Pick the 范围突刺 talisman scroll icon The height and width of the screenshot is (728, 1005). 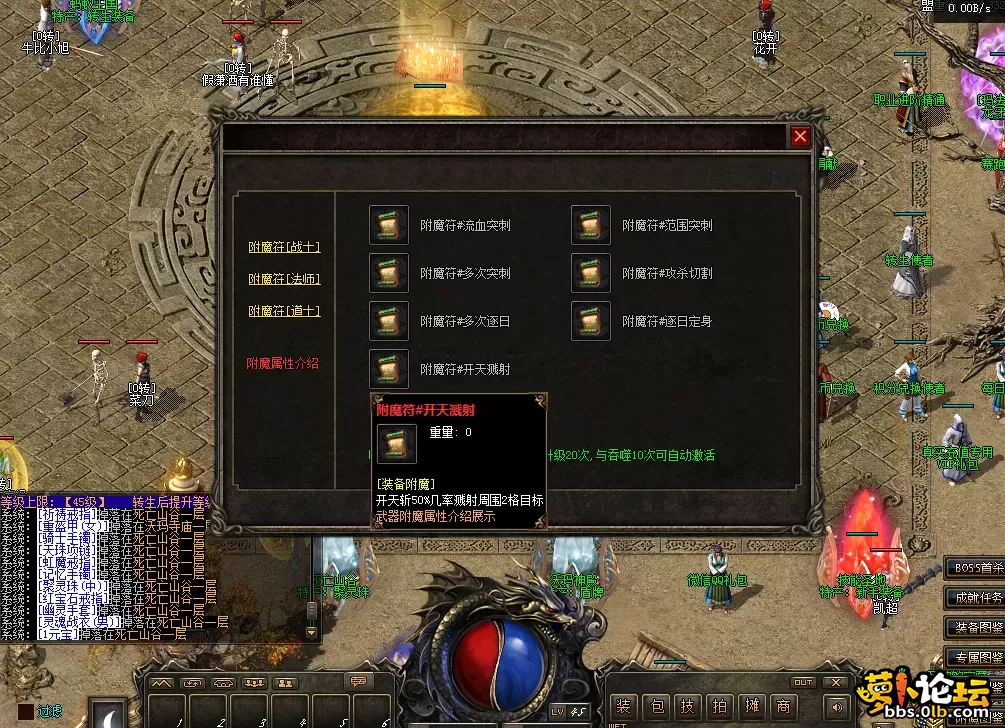click(x=591, y=225)
